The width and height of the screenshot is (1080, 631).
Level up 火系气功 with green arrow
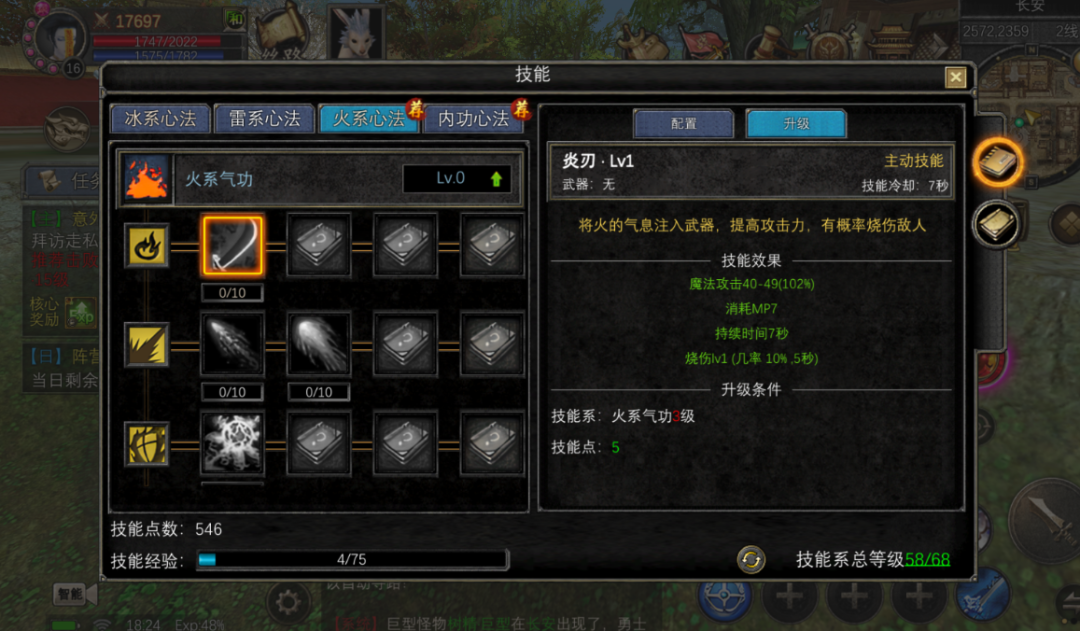click(496, 179)
